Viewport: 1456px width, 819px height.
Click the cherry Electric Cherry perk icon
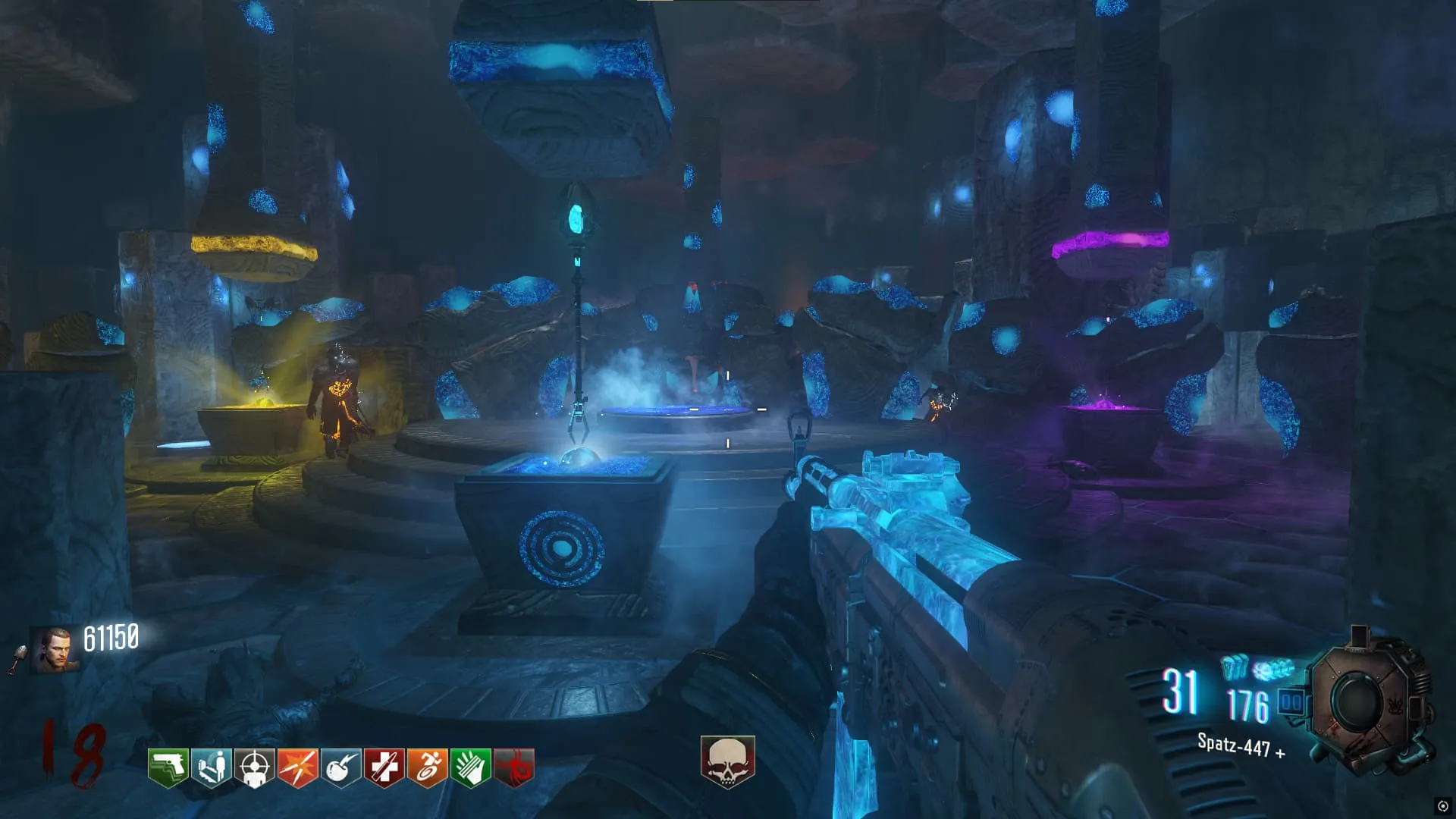[x=341, y=767]
